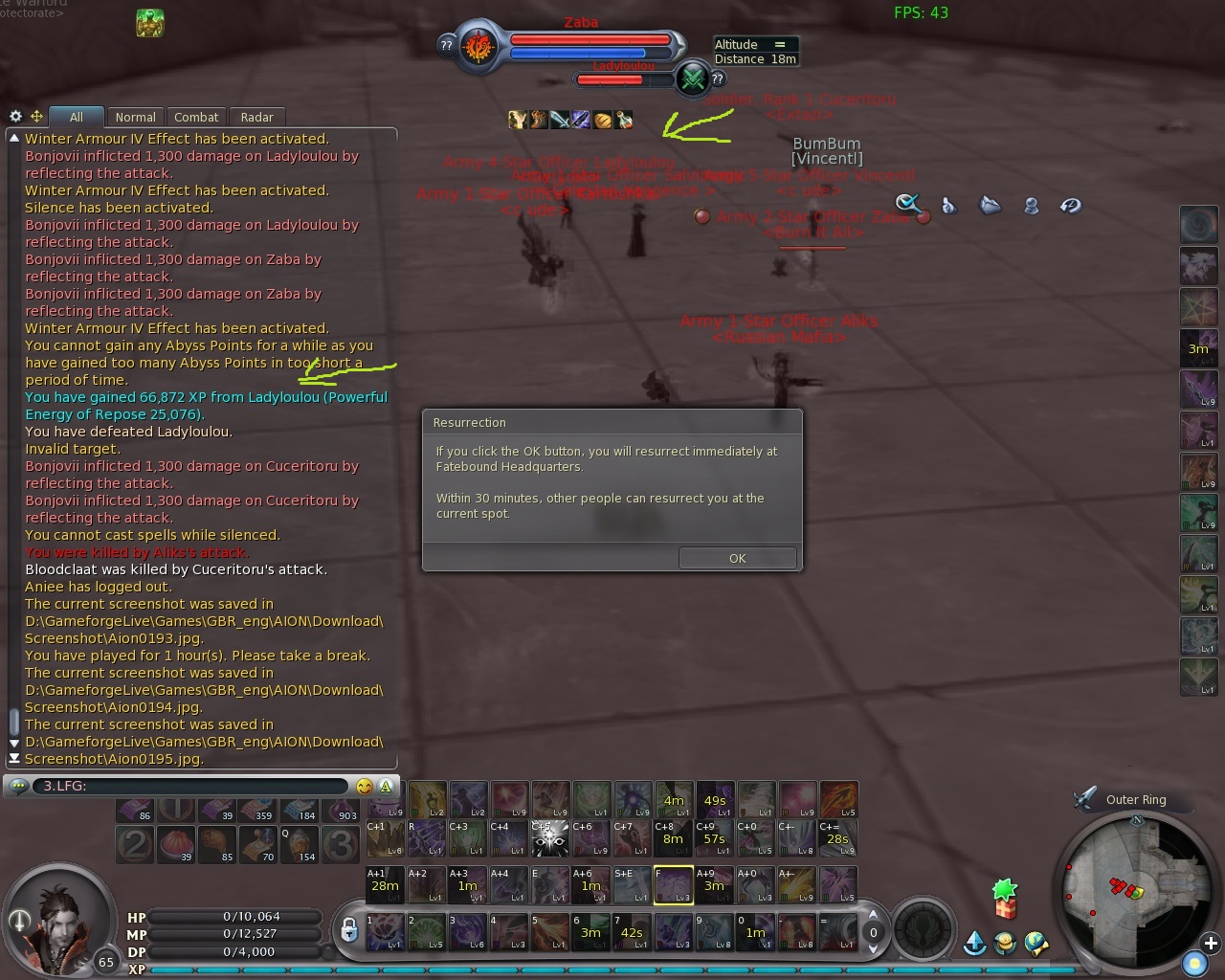
Task: Click the crossed-swords Outer Ring map icon
Action: 1082,799
